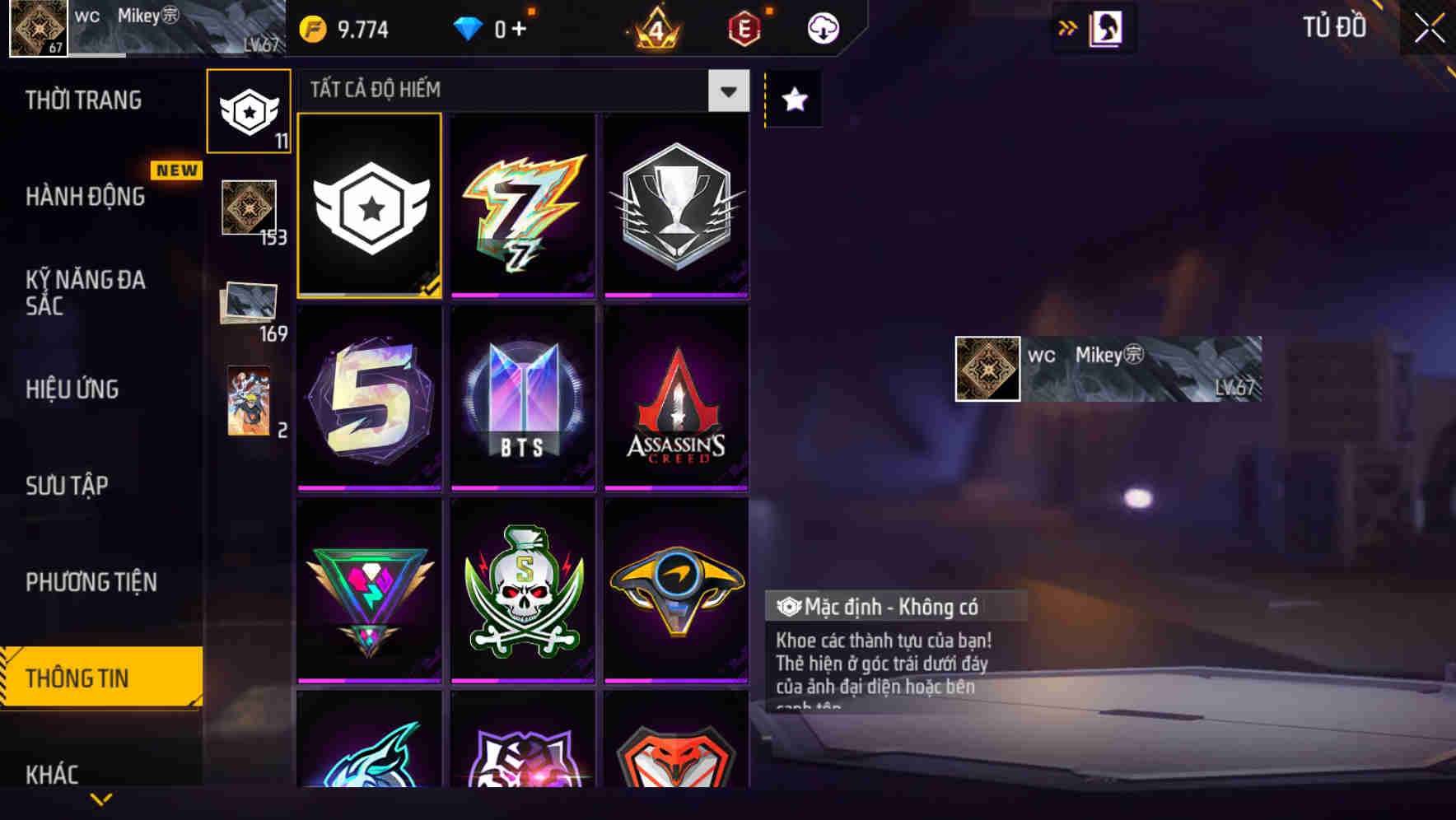The image size is (1456, 820).
Task: Select the BTS logo badge
Action: [x=522, y=399]
